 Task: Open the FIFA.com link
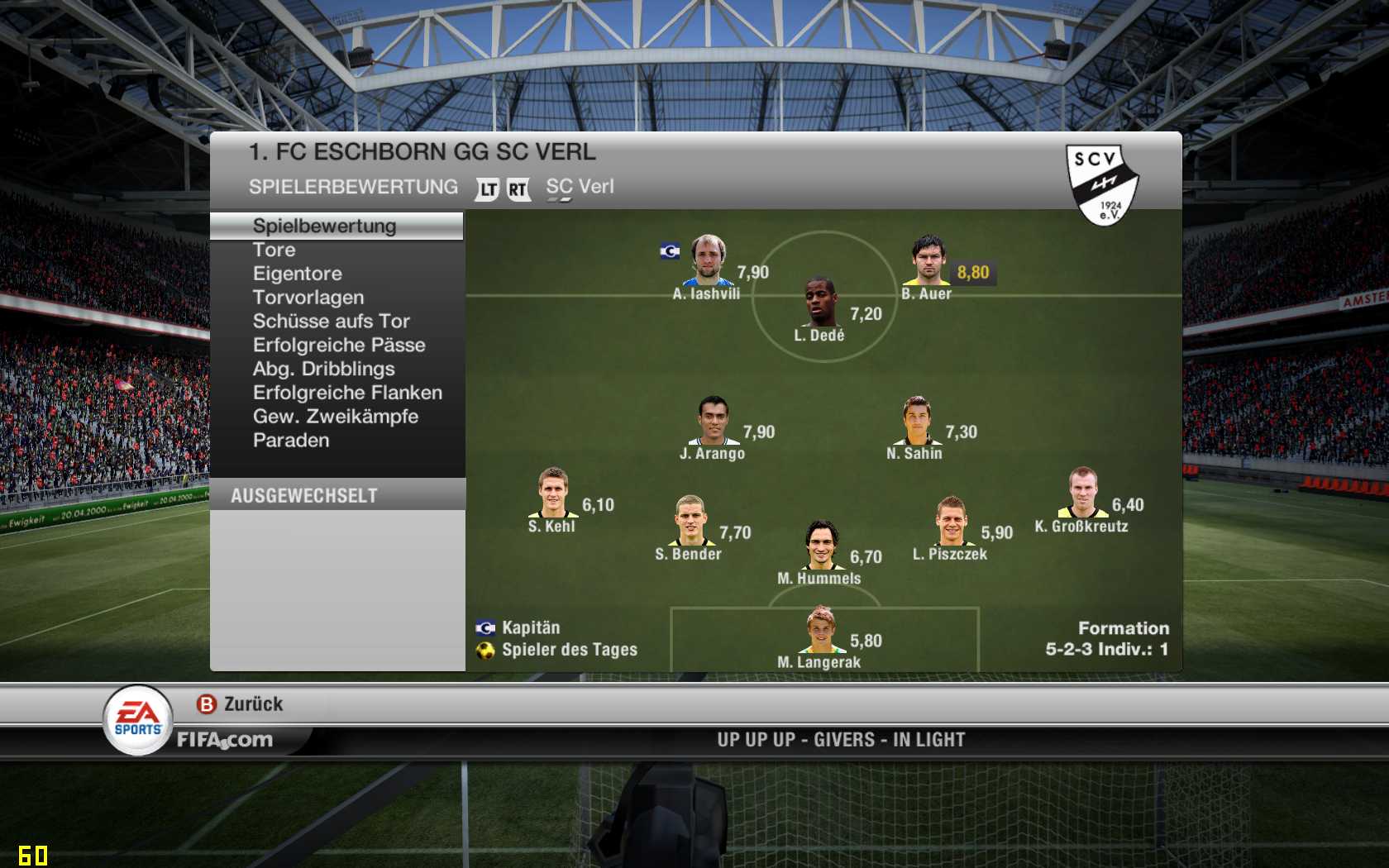[x=224, y=740]
